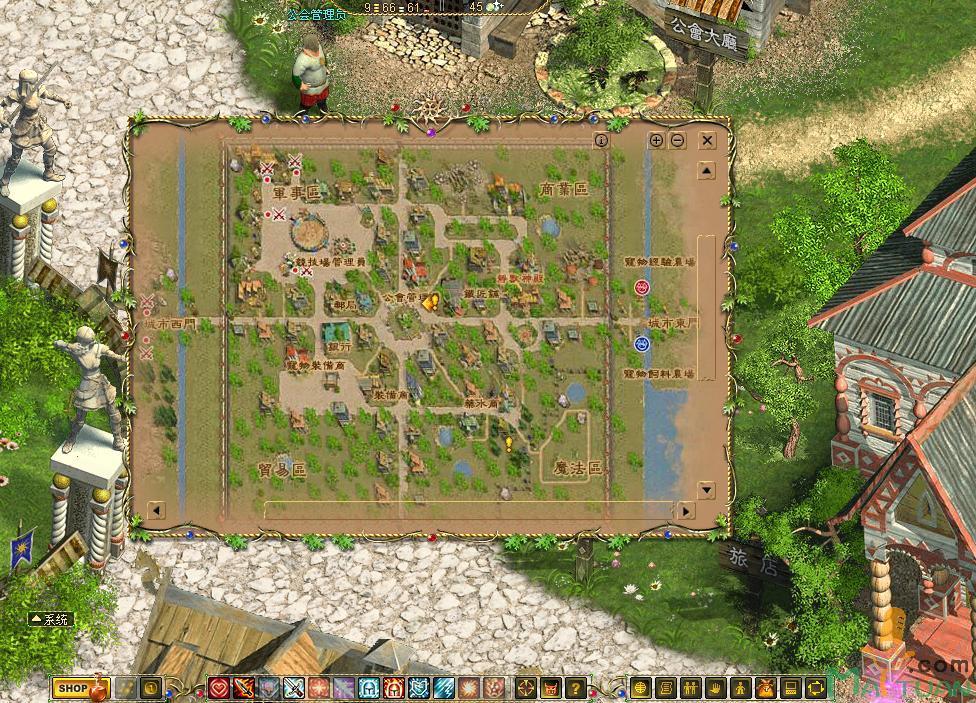Screen dimensions: 976x703
Task: Click the 郵局 post office label on map
Action: [345, 305]
